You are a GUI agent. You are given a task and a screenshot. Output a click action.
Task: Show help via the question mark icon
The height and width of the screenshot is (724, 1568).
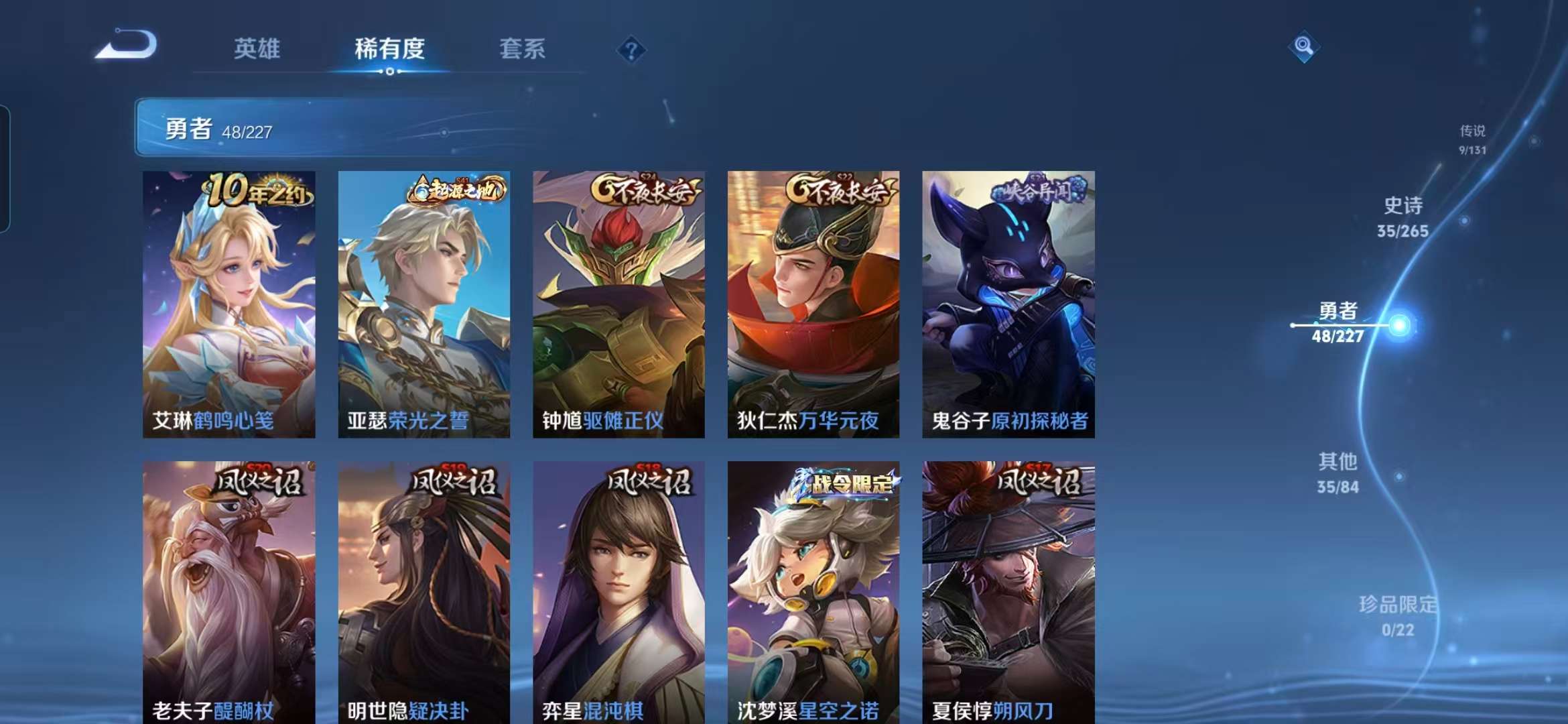point(631,50)
